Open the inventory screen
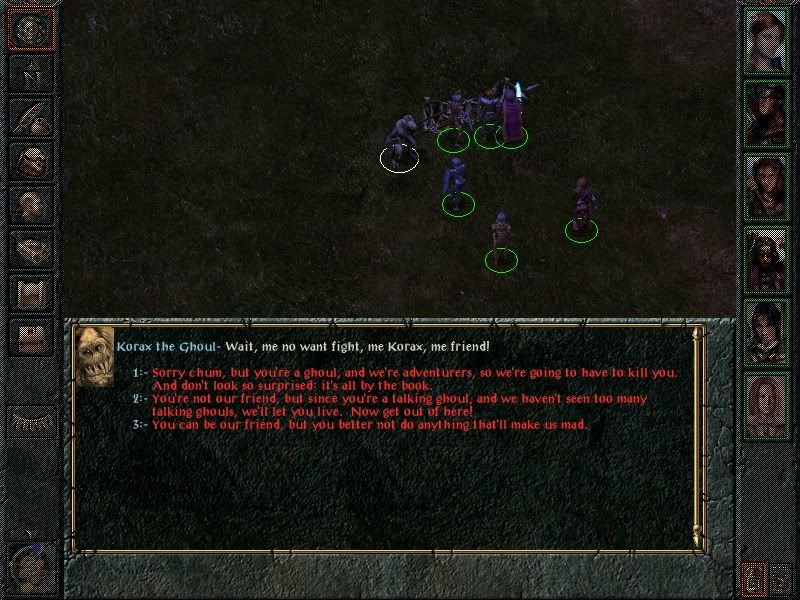This screenshot has width=800, height=600. tap(30, 160)
